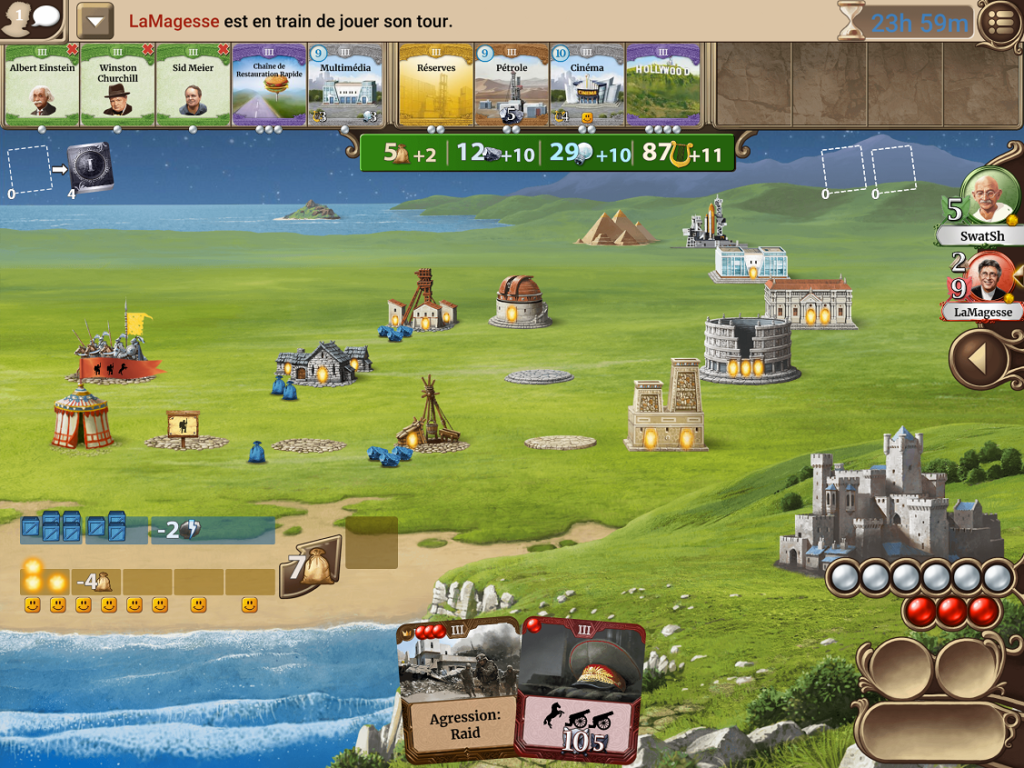Pick the Réserves action card
This screenshot has height=768, width=1024.
click(x=436, y=86)
